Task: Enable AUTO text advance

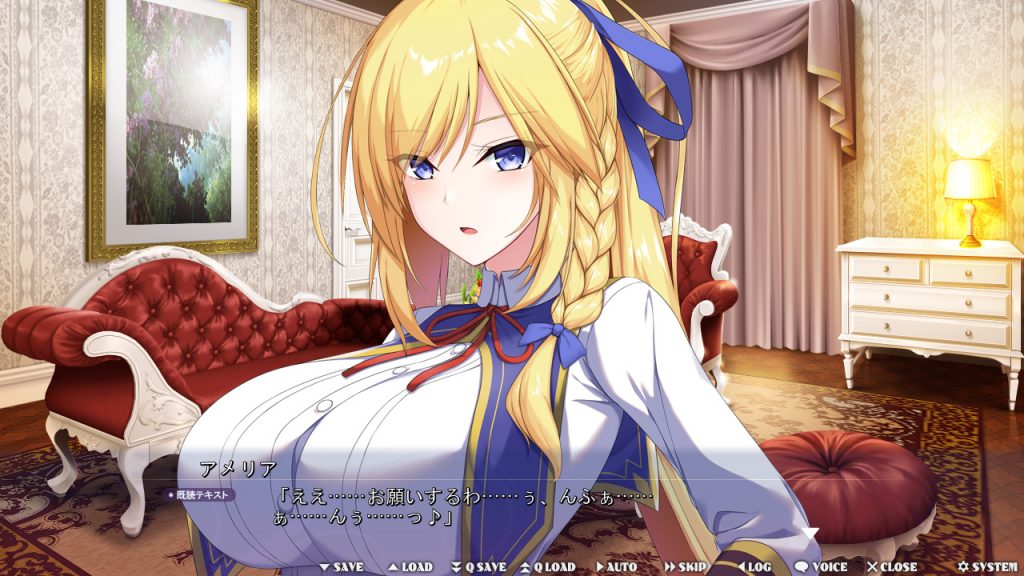Action: coord(616,567)
